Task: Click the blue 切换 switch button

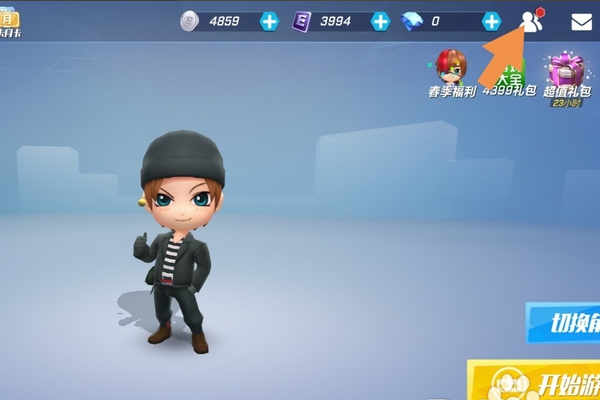Action: click(564, 322)
